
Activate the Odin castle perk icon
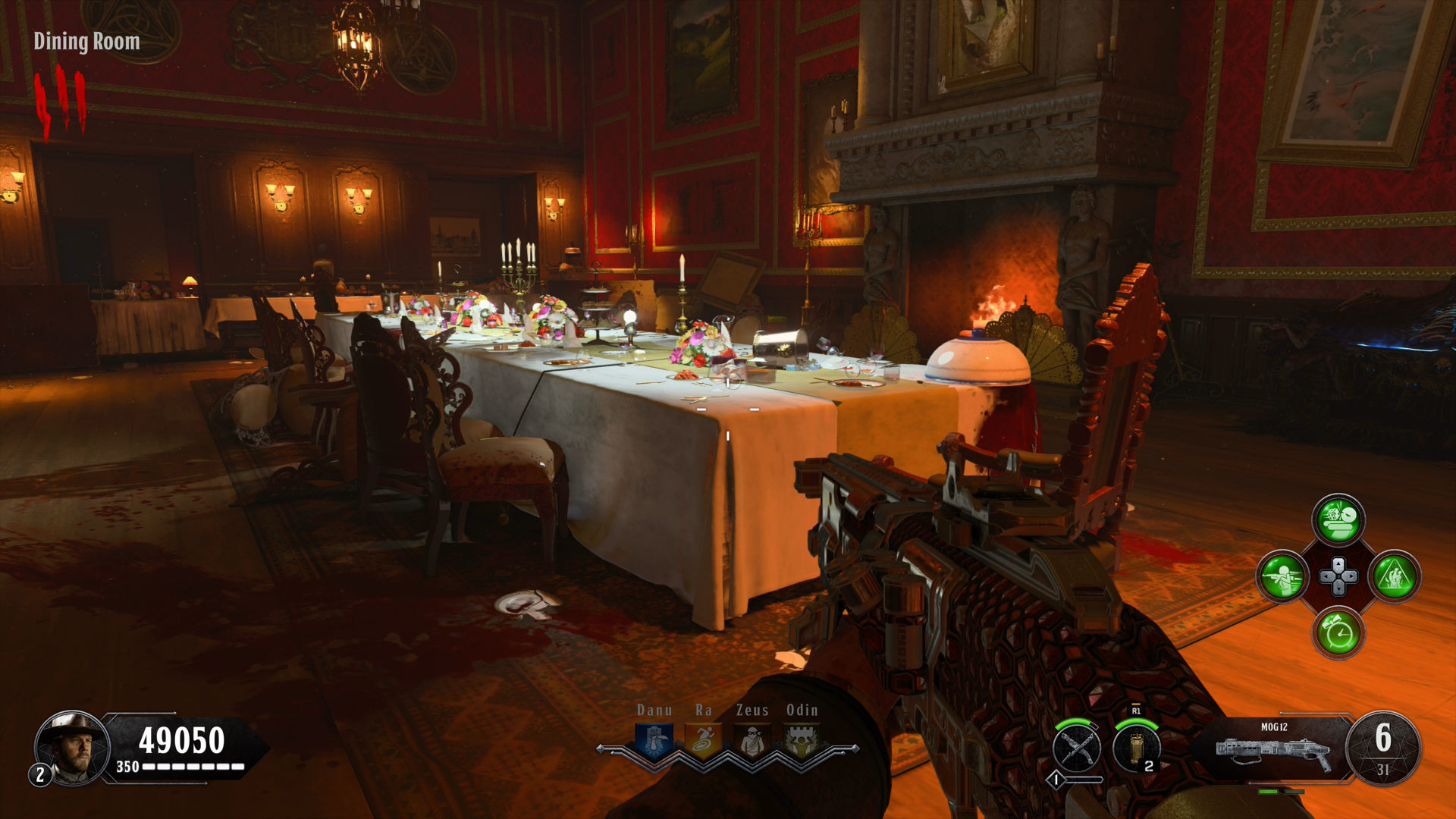coord(802,741)
